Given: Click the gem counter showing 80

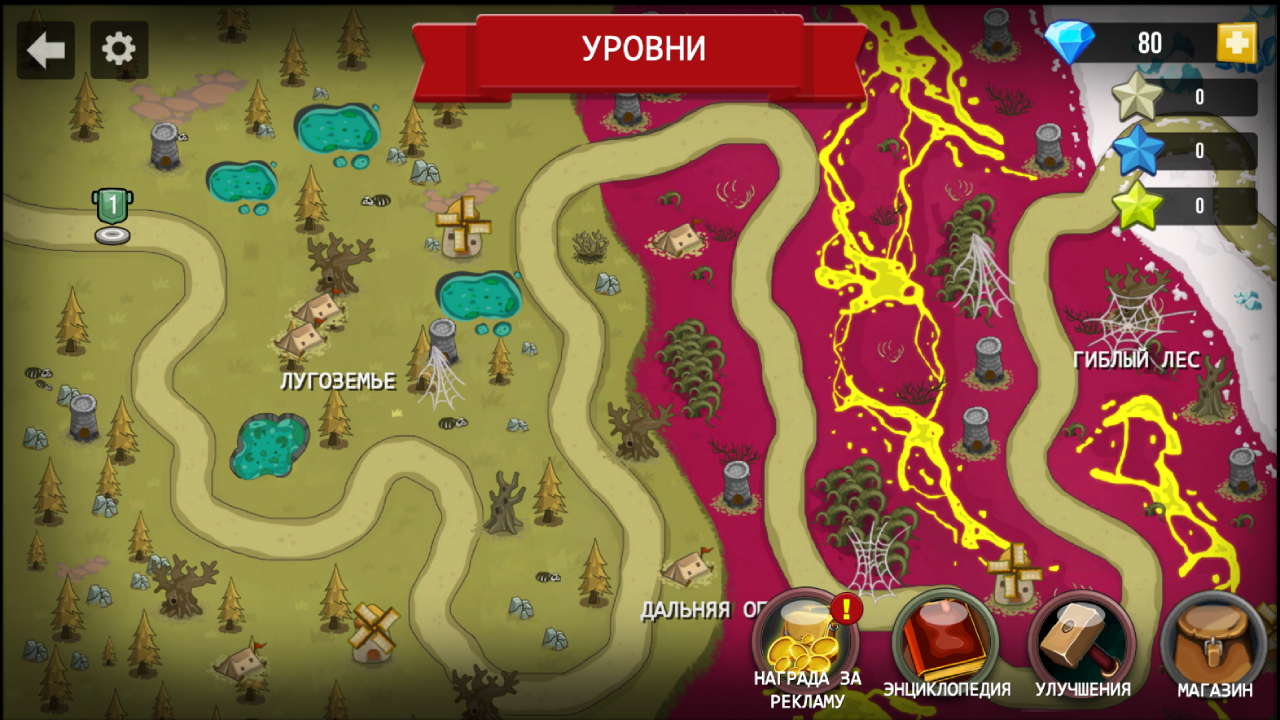Looking at the screenshot, I should pos(1148,43).
